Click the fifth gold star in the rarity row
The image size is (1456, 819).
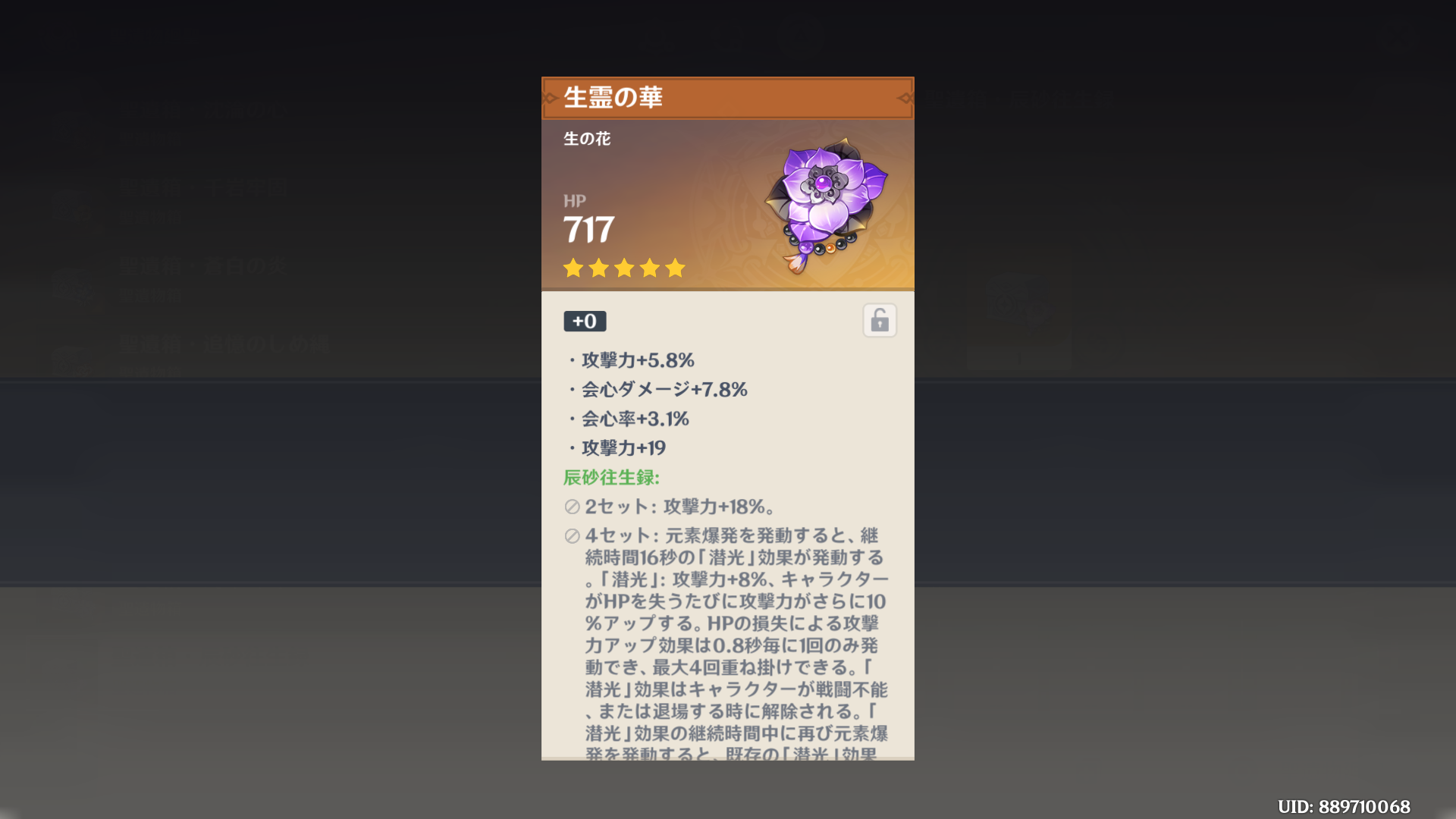coord(674,268)
